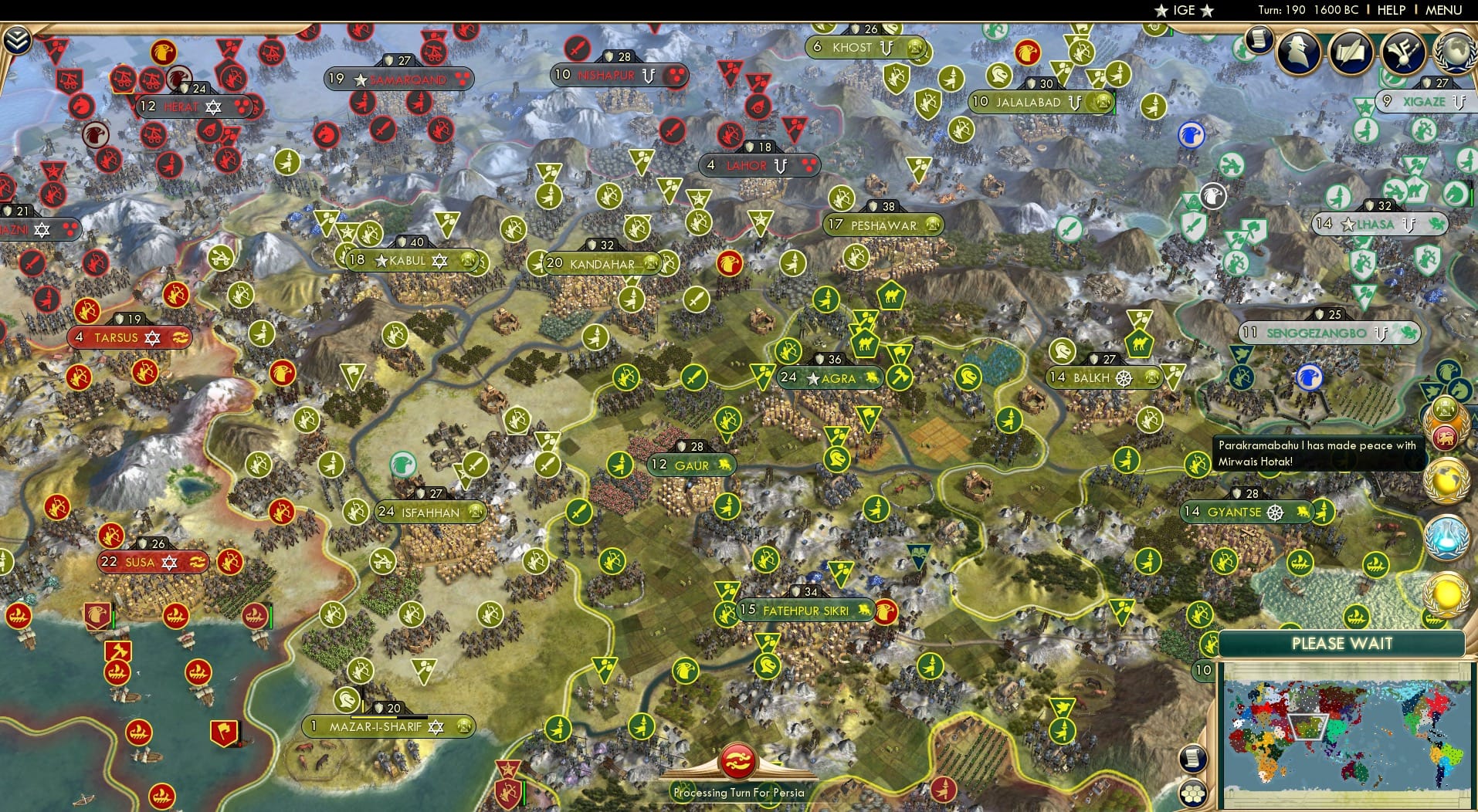Click the HELP option in the top bar

pyautogui.click(x=1390, y=10)
